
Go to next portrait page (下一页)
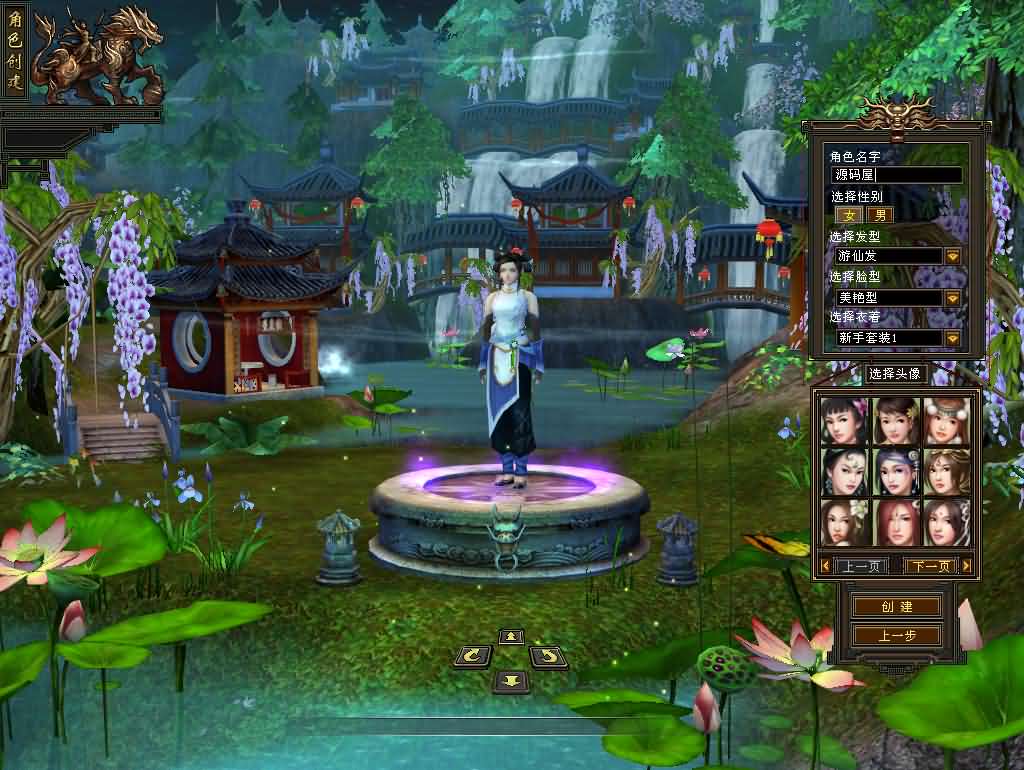[x=930, y=566]
